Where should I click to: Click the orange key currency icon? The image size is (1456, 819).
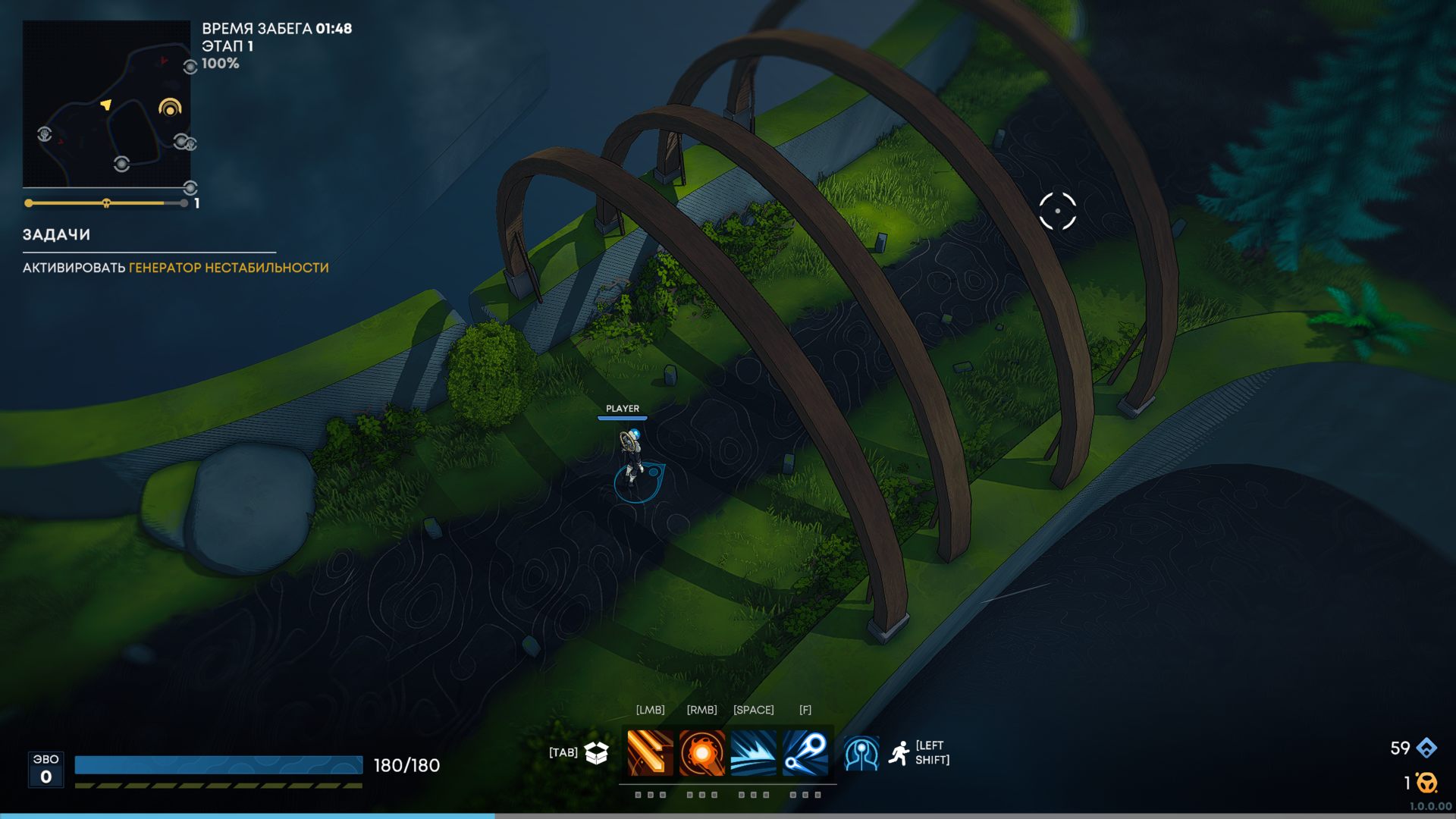pyautogui.click(x=1426, y=782)
